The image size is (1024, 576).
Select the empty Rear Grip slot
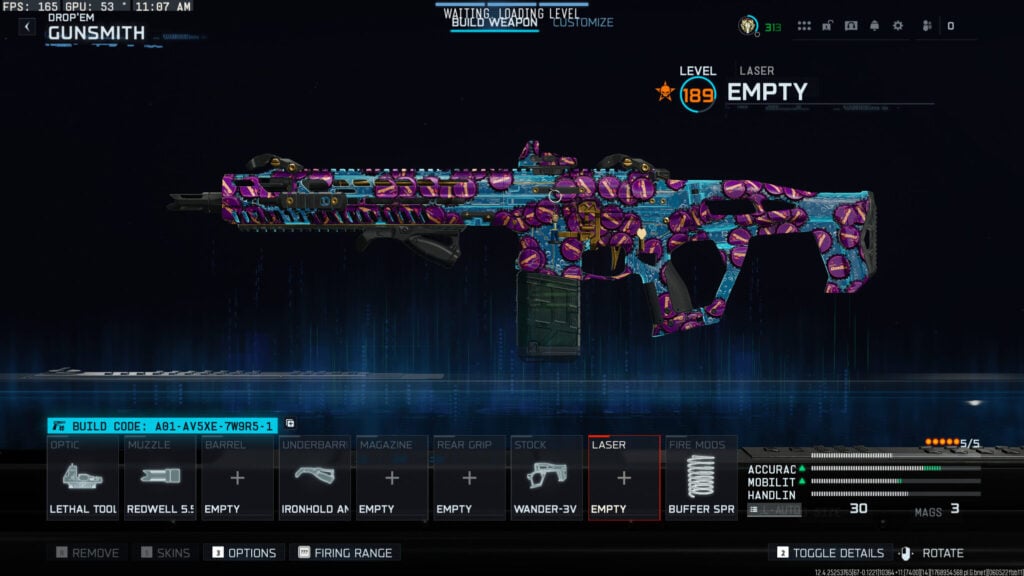click(x=469, y=477)
